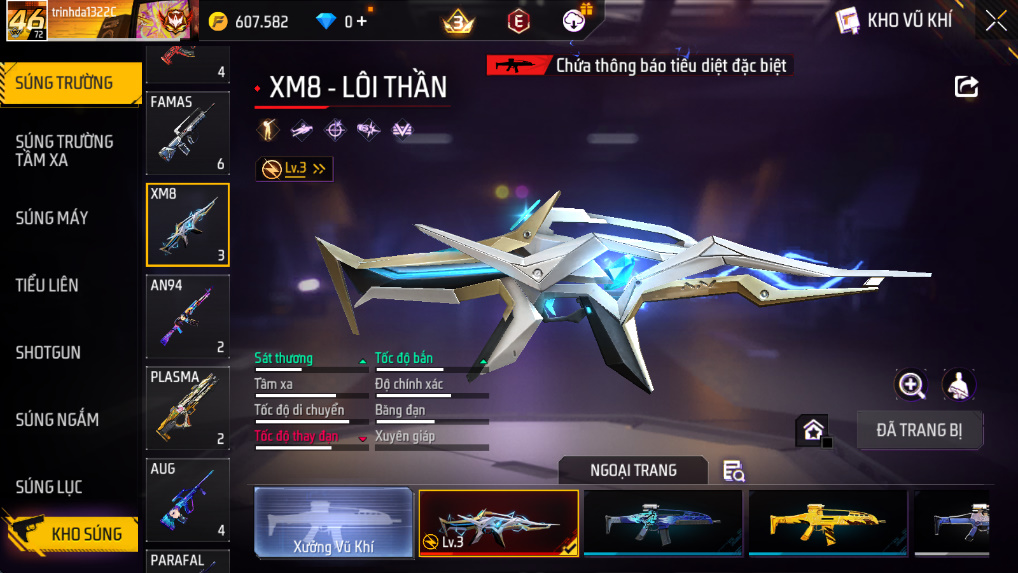This screenshot has height=573, width=1018.
Task: Select the yellow XM8 skin
Action: click(828, 522)
